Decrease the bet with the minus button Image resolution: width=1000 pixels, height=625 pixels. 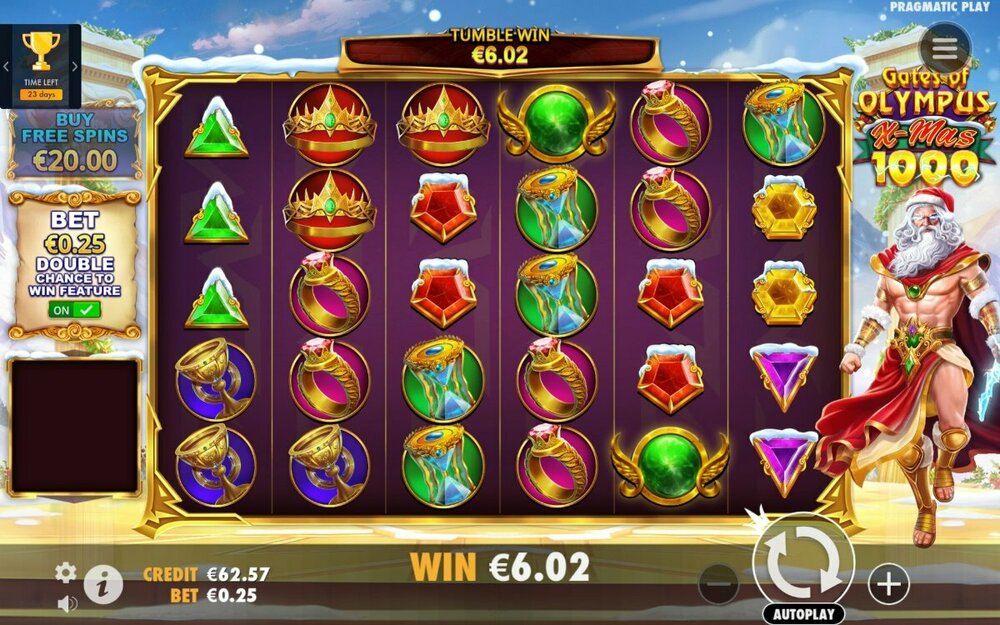[718, 582]
